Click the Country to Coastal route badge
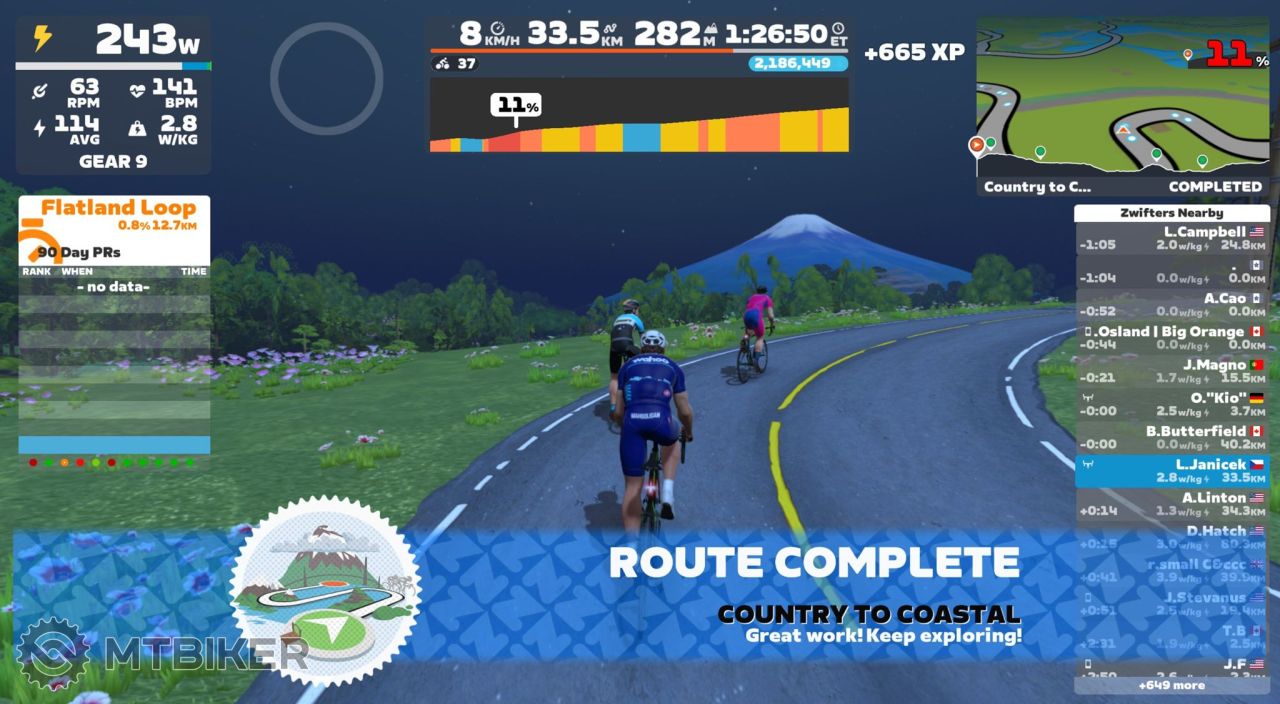 325,588
